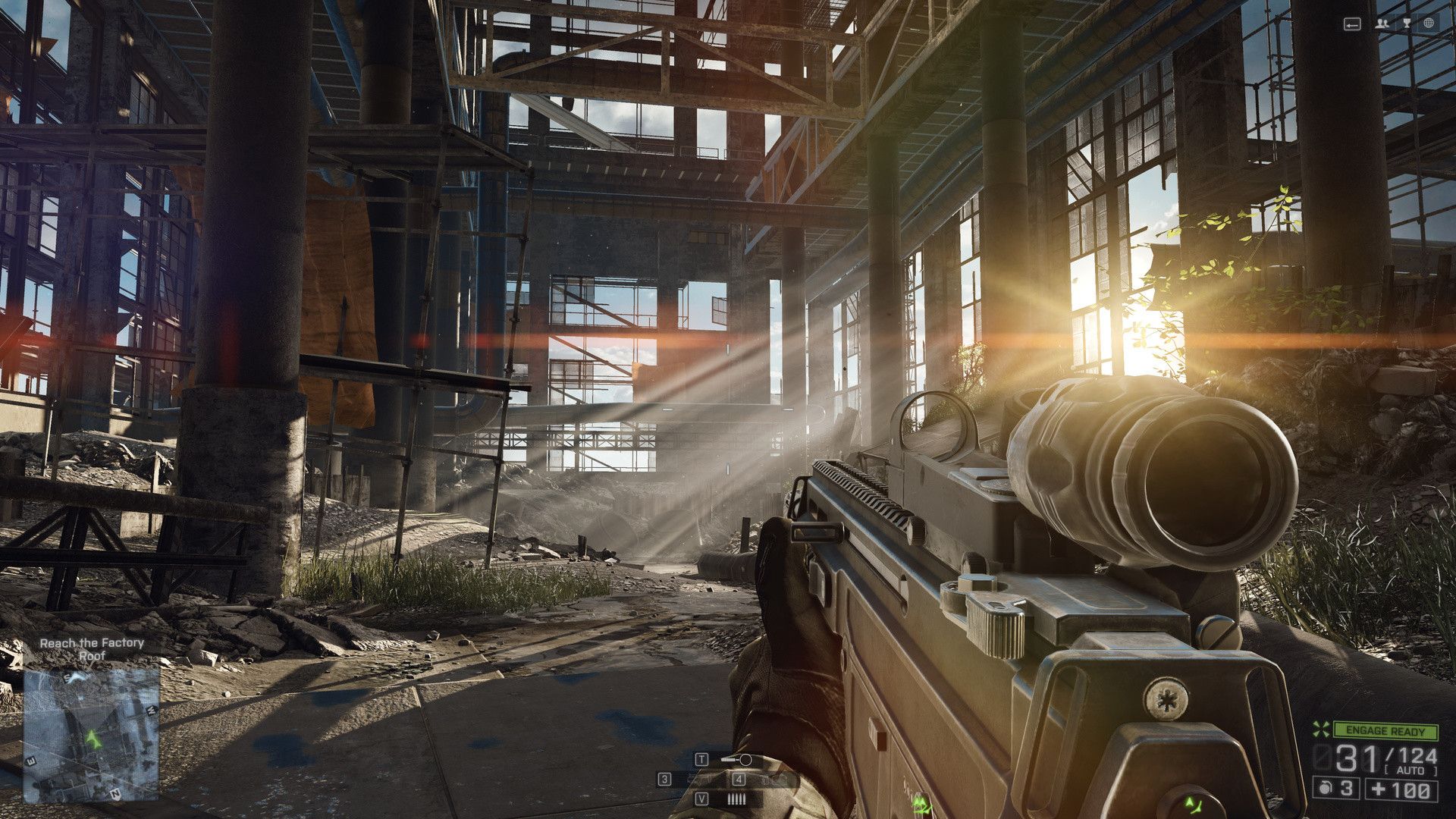Screen dimensions: 1456x819
Task: Select the grenade icon
Action: pos(1324,788)
